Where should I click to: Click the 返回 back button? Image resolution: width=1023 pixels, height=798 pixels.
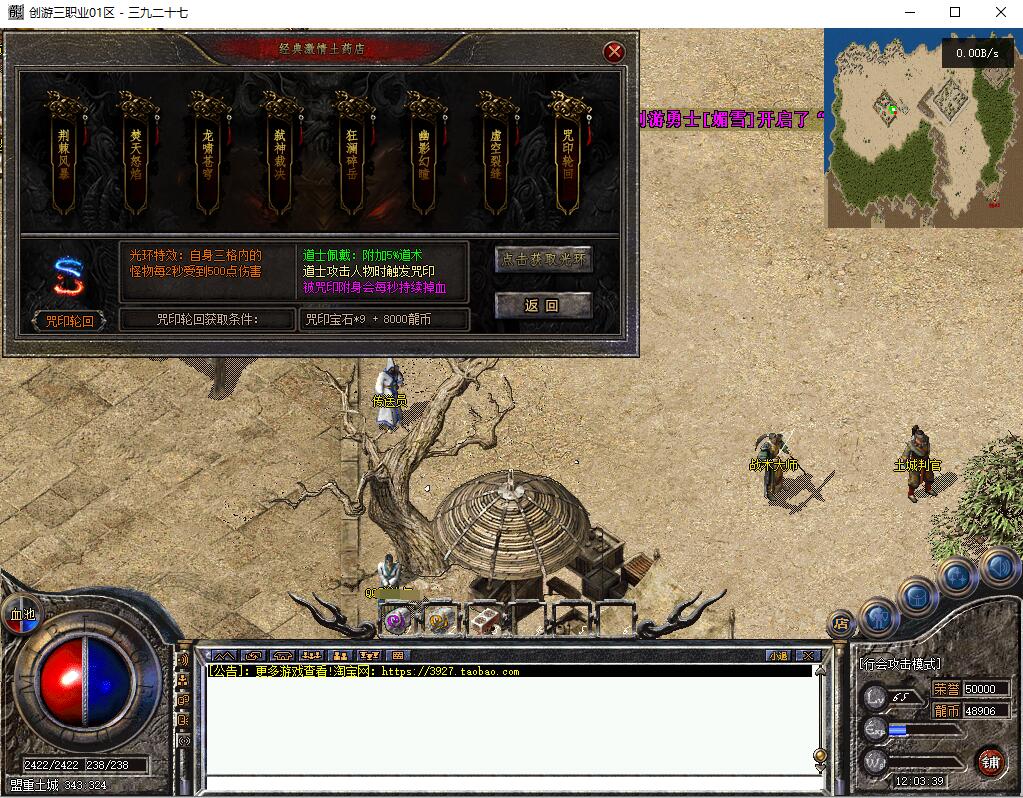pyautogui.click(x=544, y=305)
